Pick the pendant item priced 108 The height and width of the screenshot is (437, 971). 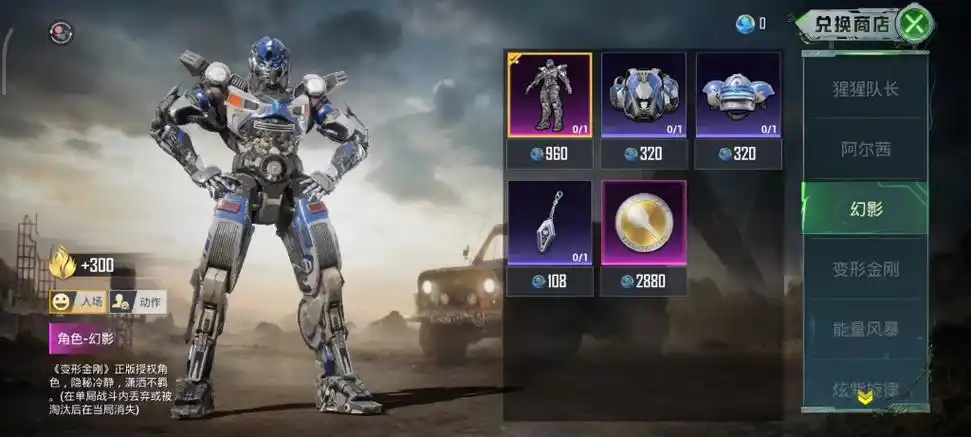pos(549,223)
